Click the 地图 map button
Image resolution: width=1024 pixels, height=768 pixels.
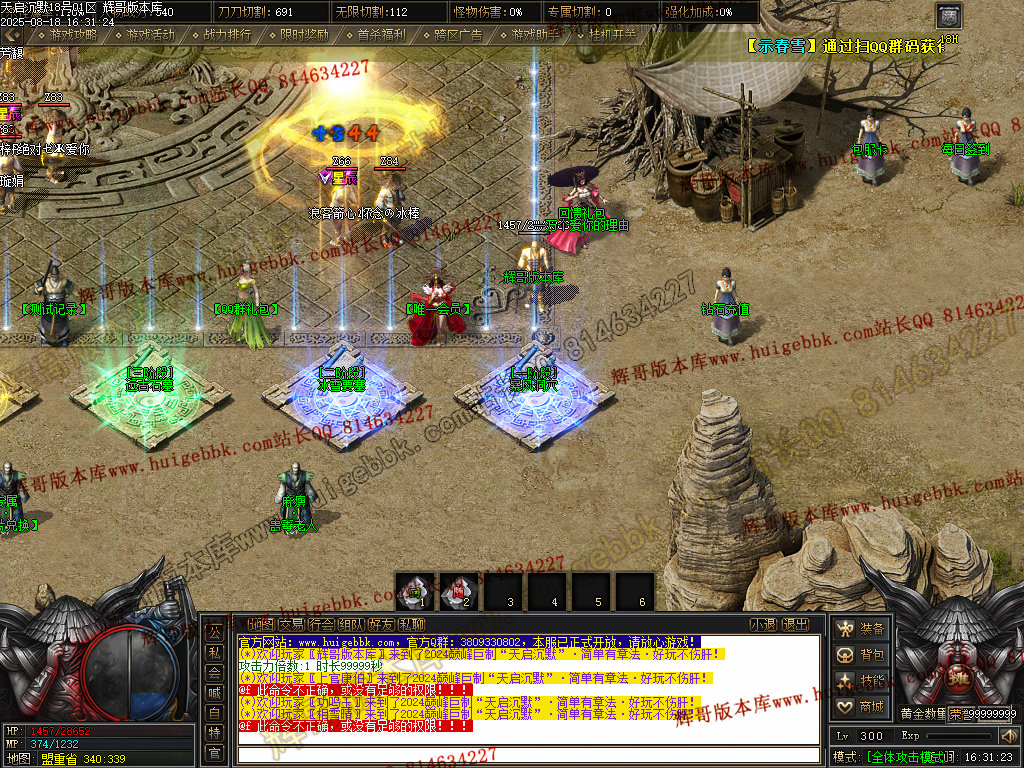(260, 625)
